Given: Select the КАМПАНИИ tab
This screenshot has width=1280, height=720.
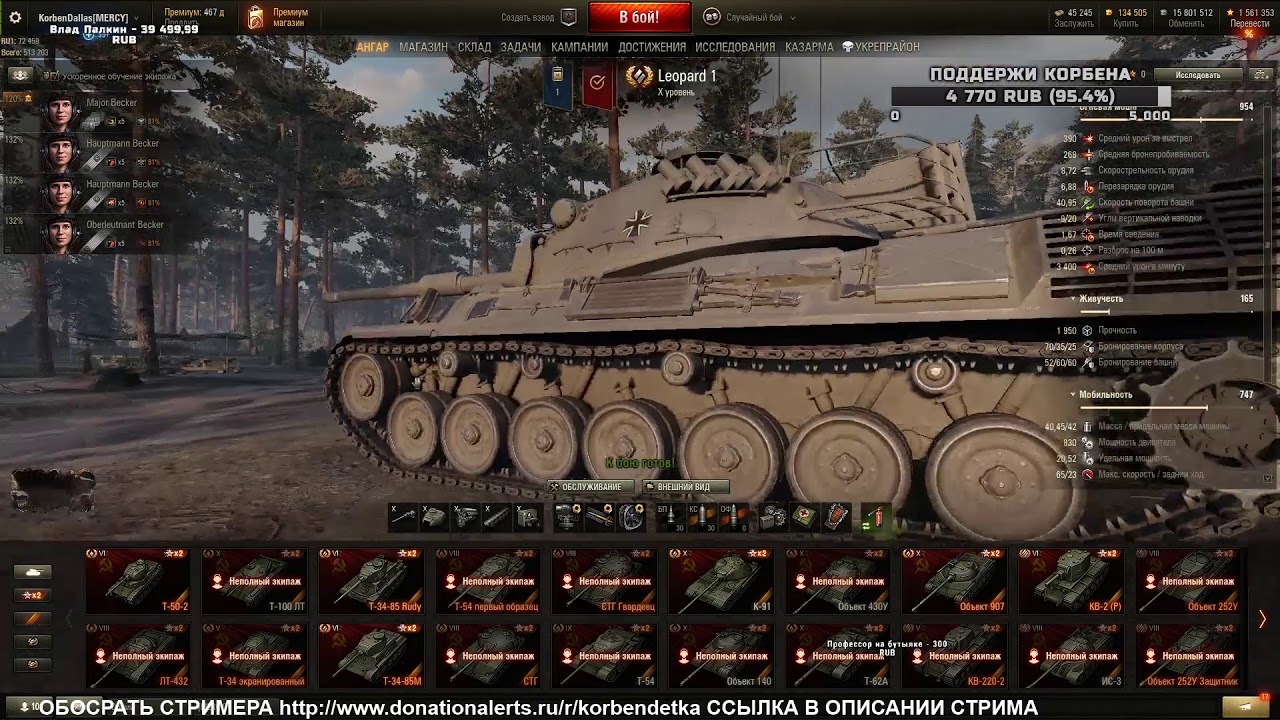Looking at the screenshot, I should click(579, 47).
